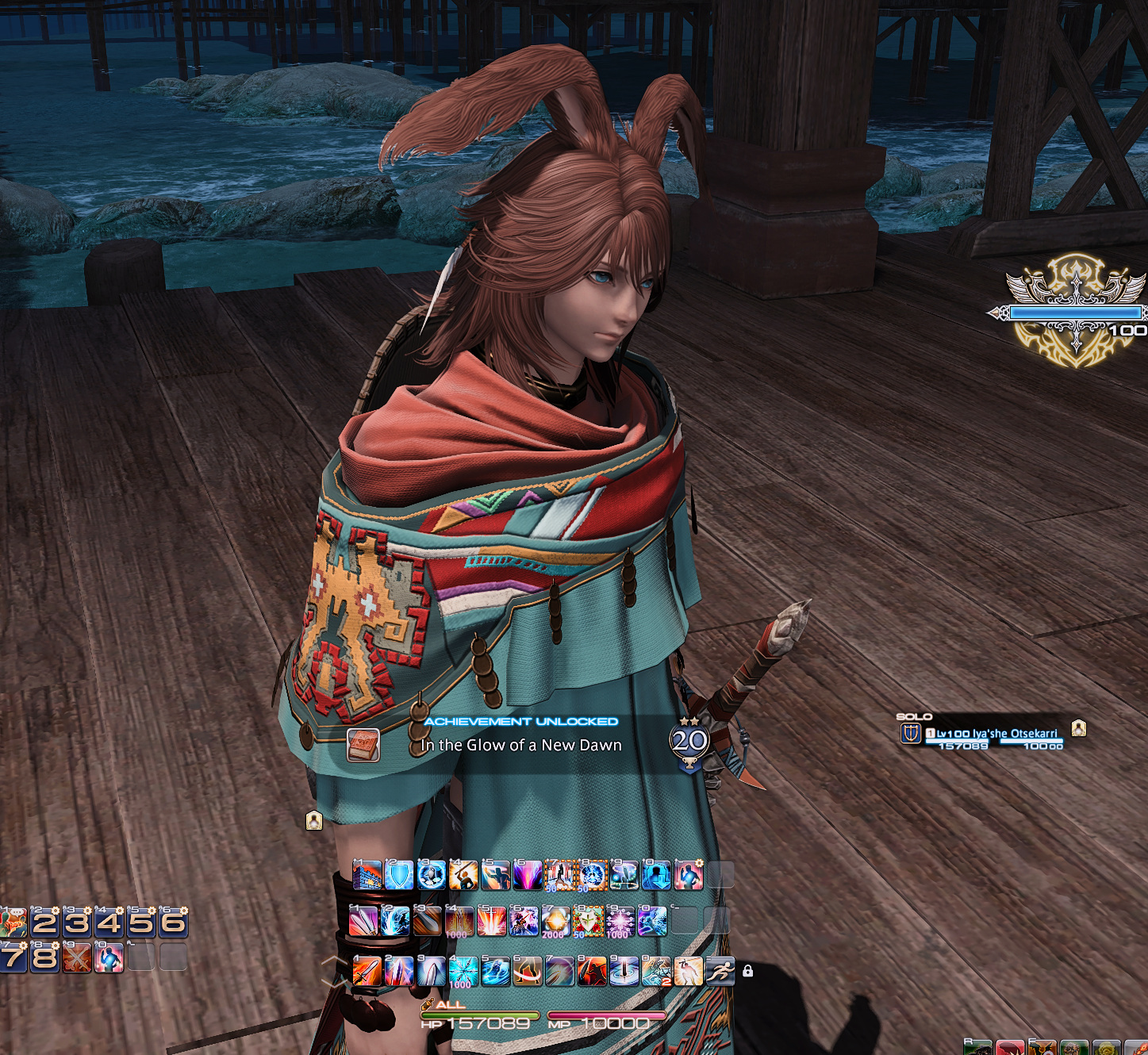This screenshot has width=1148, height=1055.
Task: Select the gear set 6 macro
Action: tap(173, 922)
